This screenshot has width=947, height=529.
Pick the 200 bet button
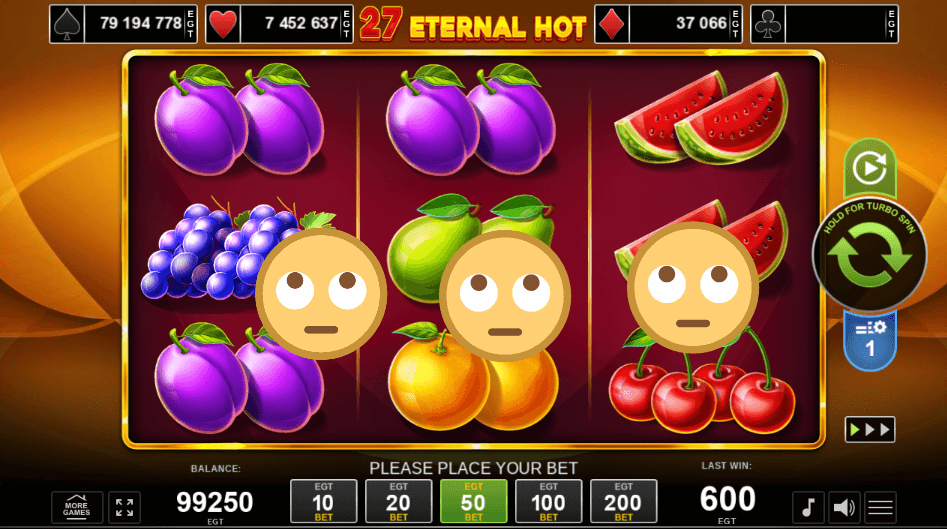point(623,500)
